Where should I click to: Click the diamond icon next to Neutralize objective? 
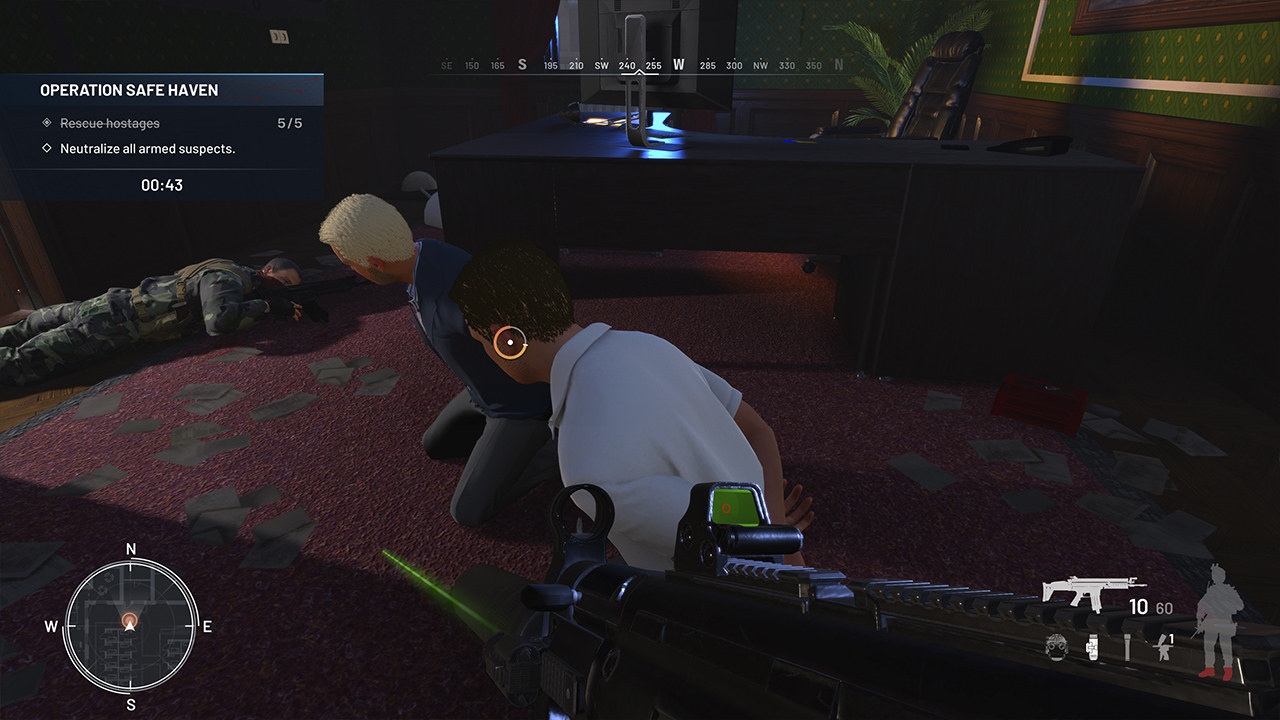point(45,147)
